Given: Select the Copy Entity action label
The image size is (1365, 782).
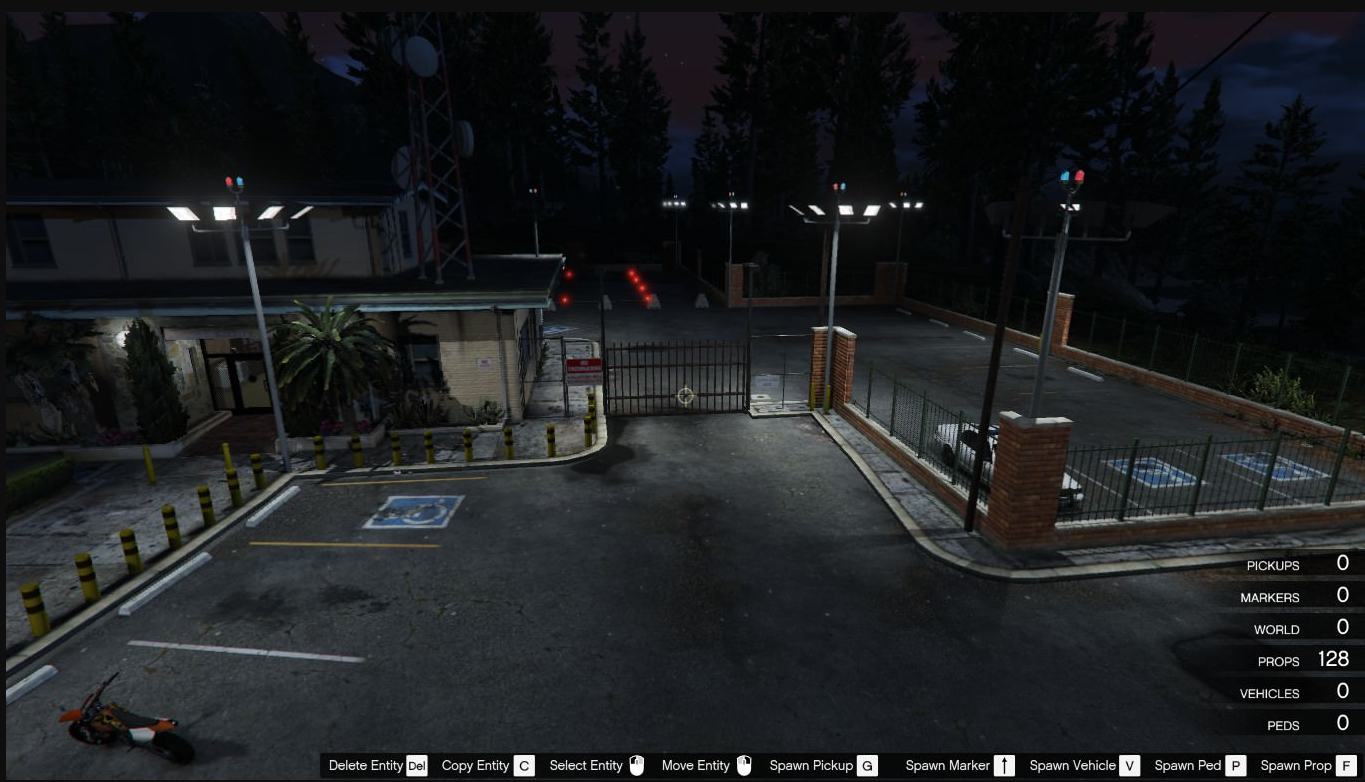Looking at the screenshot, I should tap(474, 765).
